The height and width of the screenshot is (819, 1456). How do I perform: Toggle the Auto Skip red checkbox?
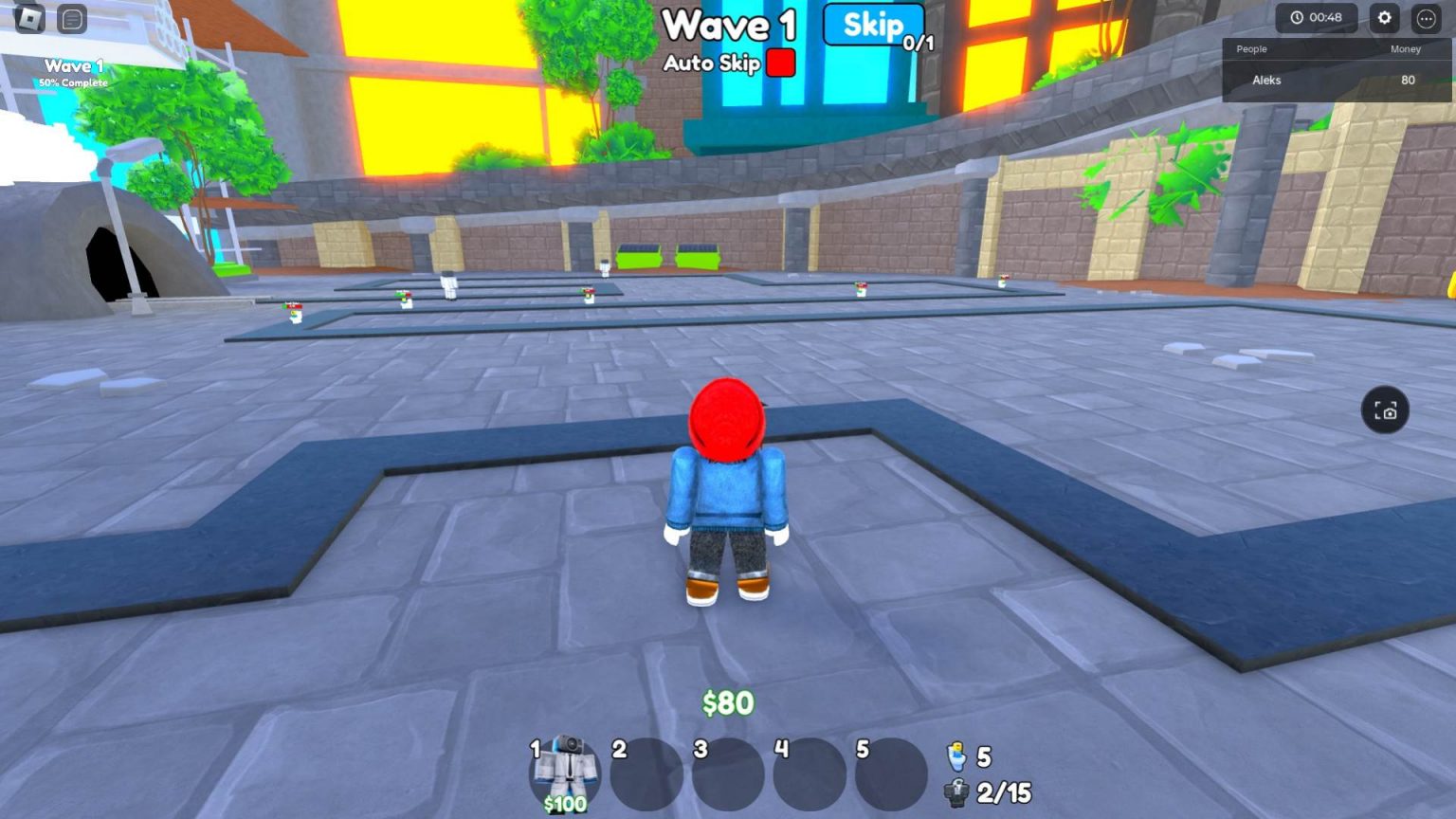[779, 64]
